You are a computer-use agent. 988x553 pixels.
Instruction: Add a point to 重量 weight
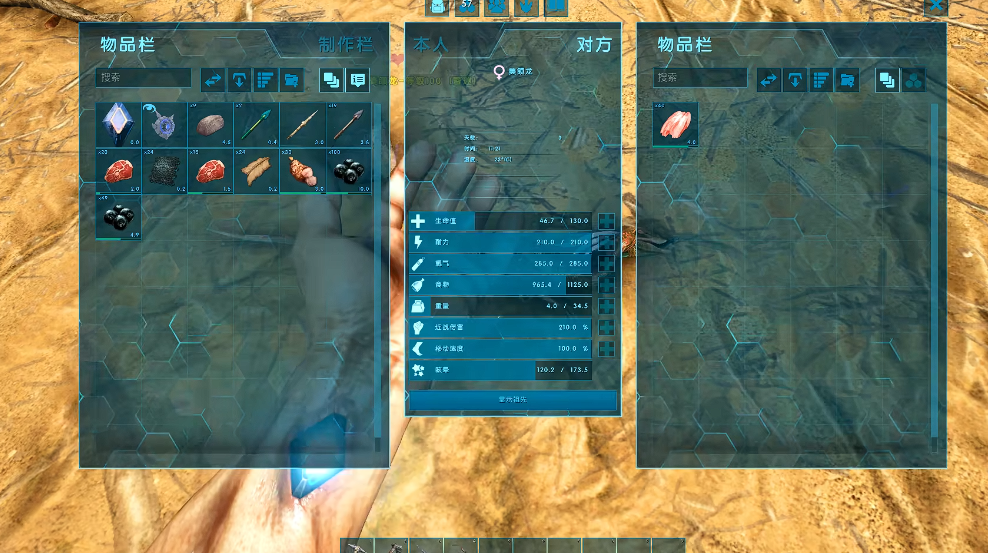point(606,306)
